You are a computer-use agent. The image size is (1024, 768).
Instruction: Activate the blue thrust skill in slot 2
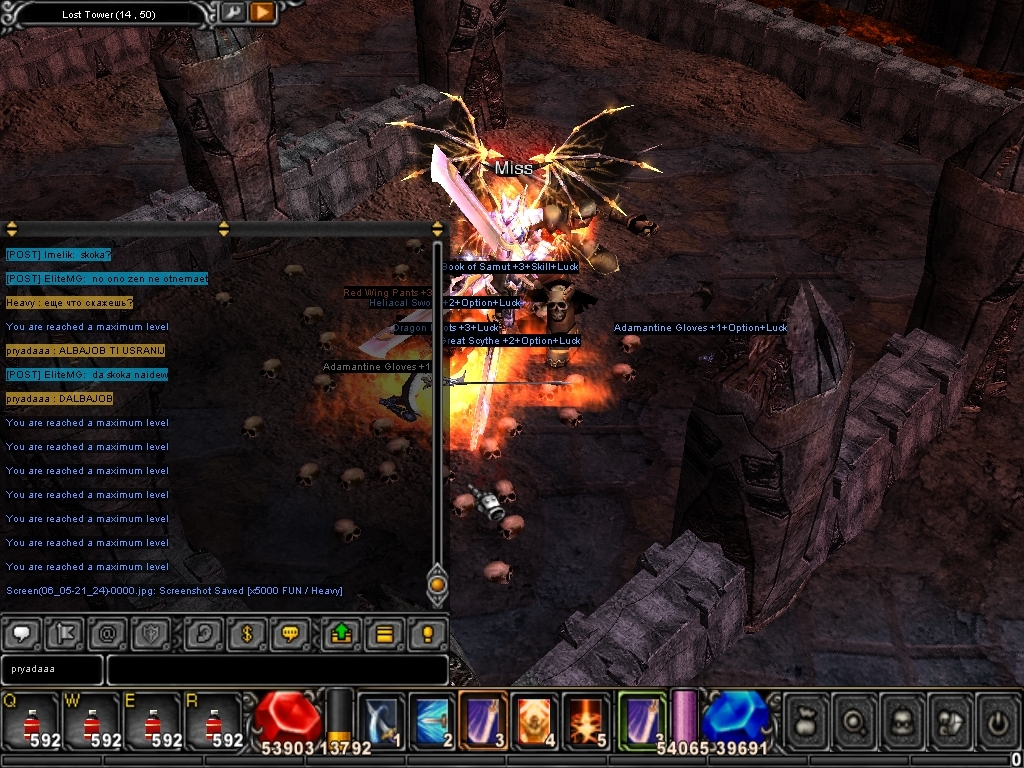pos(433,720)
